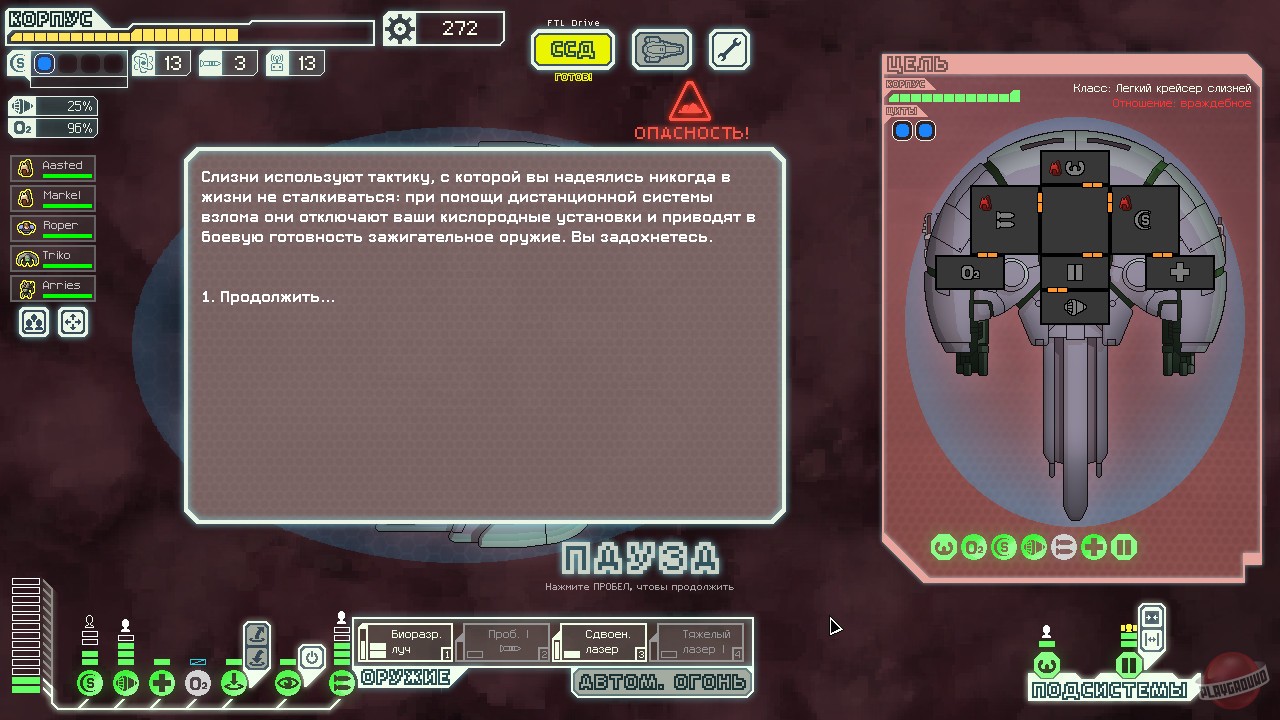Click the medbay cross icon

point(162,681)
